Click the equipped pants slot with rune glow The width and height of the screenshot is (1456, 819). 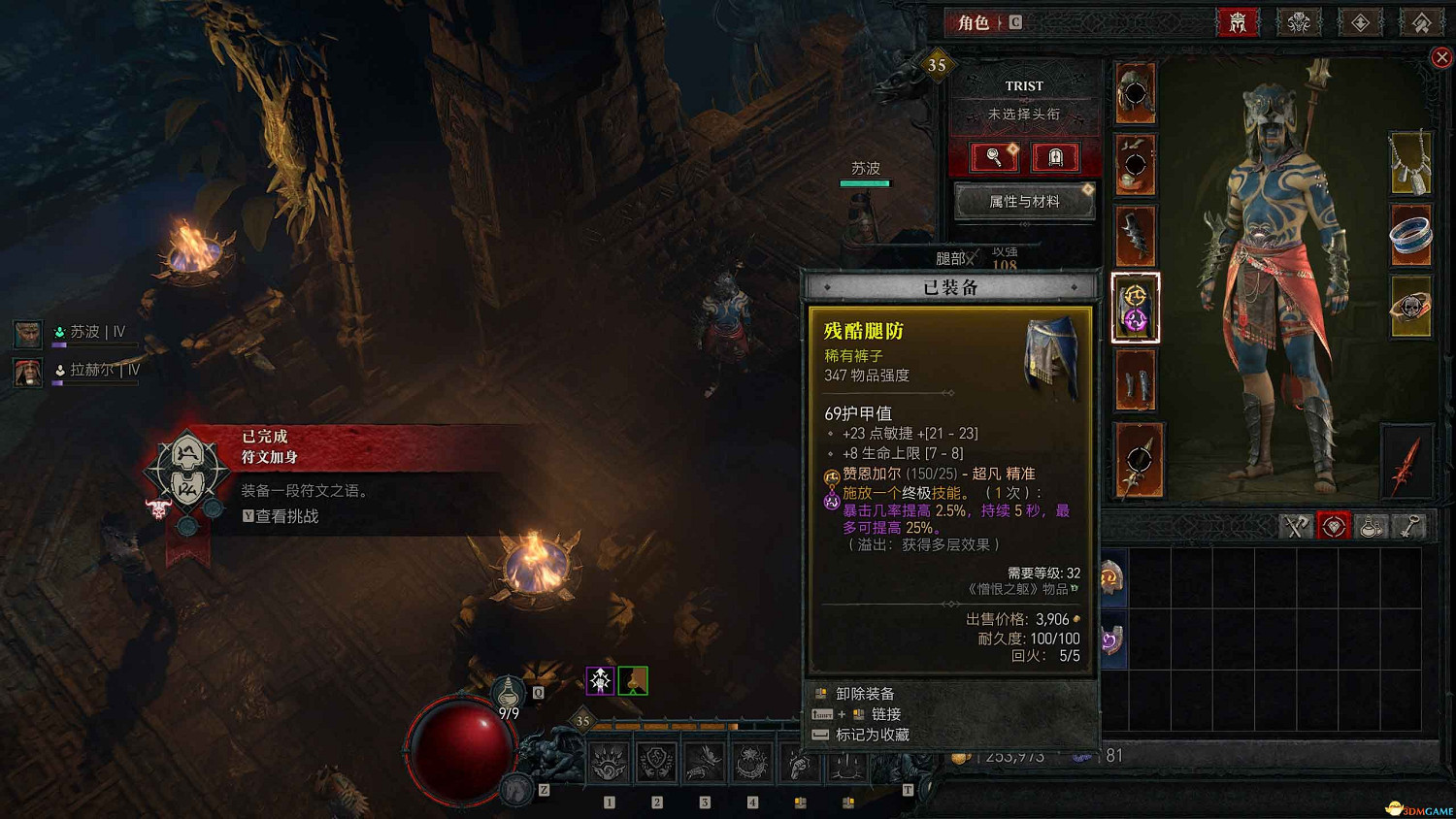(x=1135, y=308)
